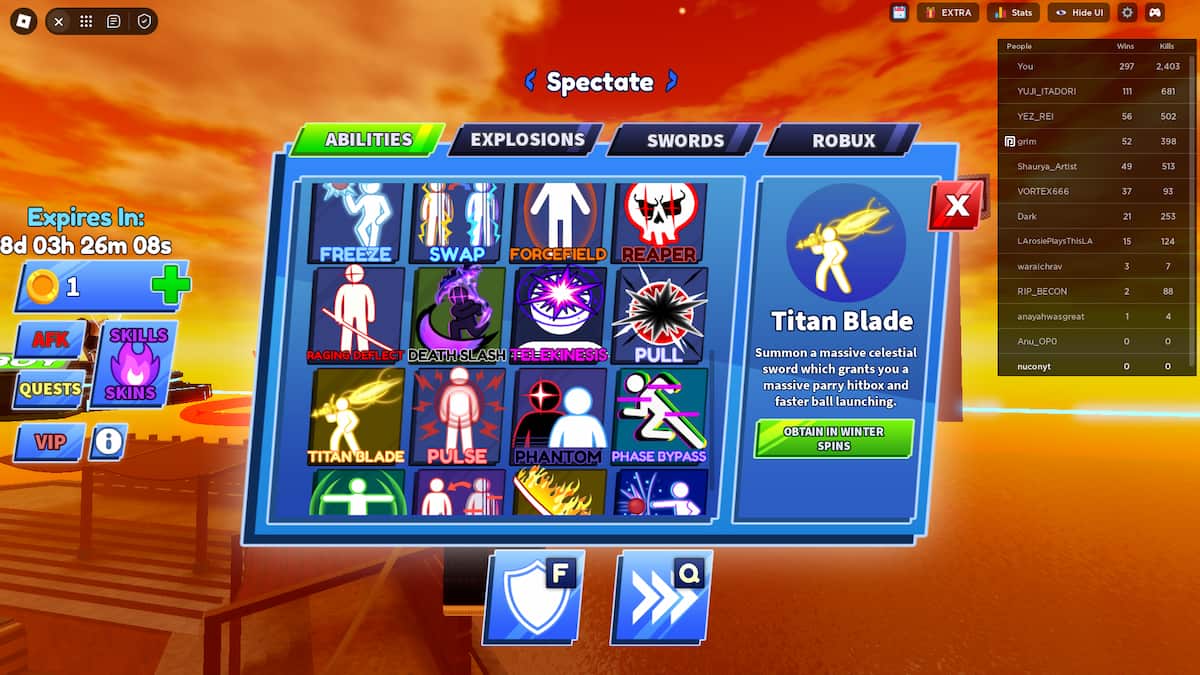Choose the Pulse ability
The image size is (1200, 675).
tap(457, 417)
